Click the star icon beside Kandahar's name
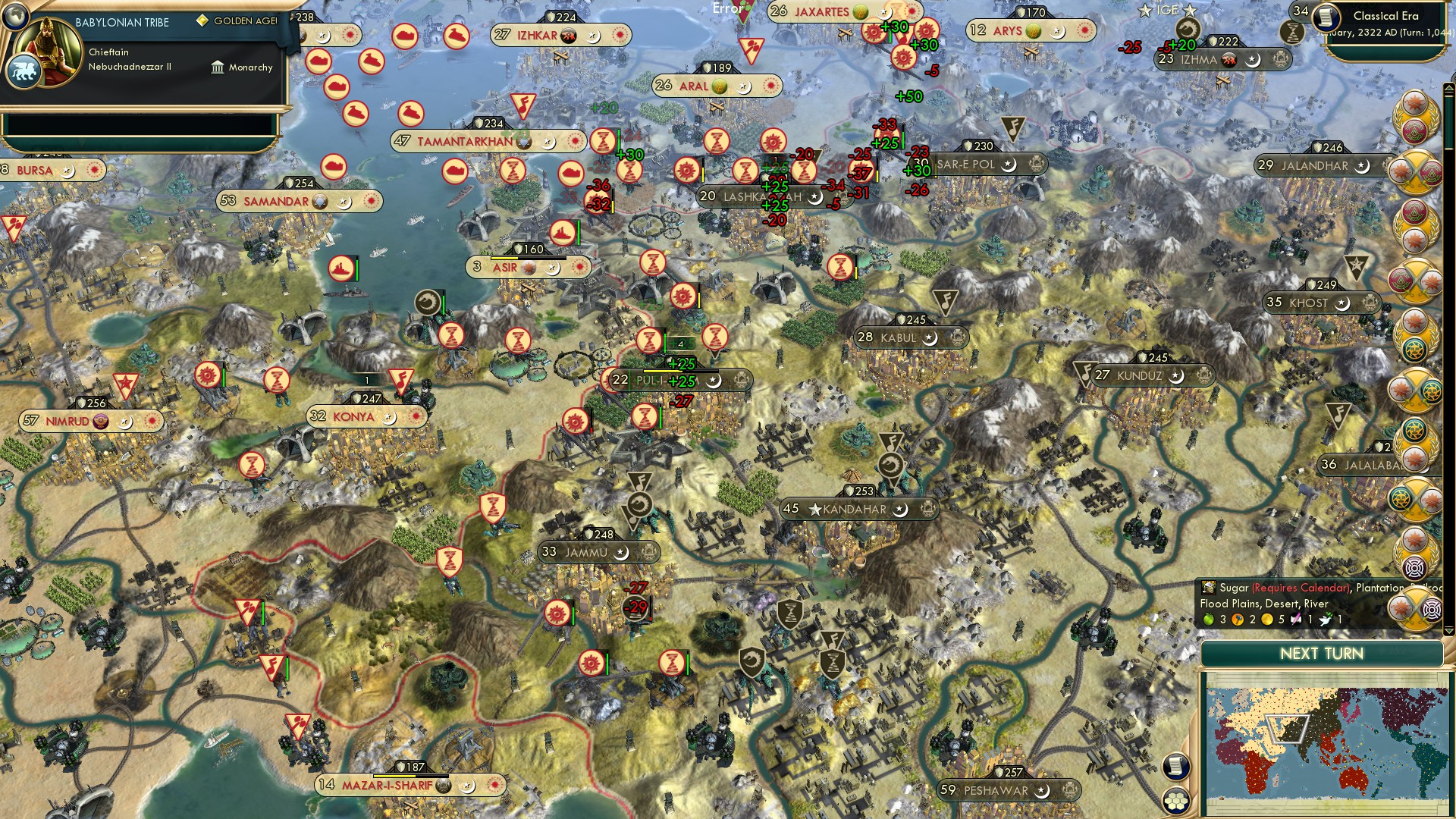Image resolution: width=1456 pixels, height=819 pixels. click(x=814, y=509)
